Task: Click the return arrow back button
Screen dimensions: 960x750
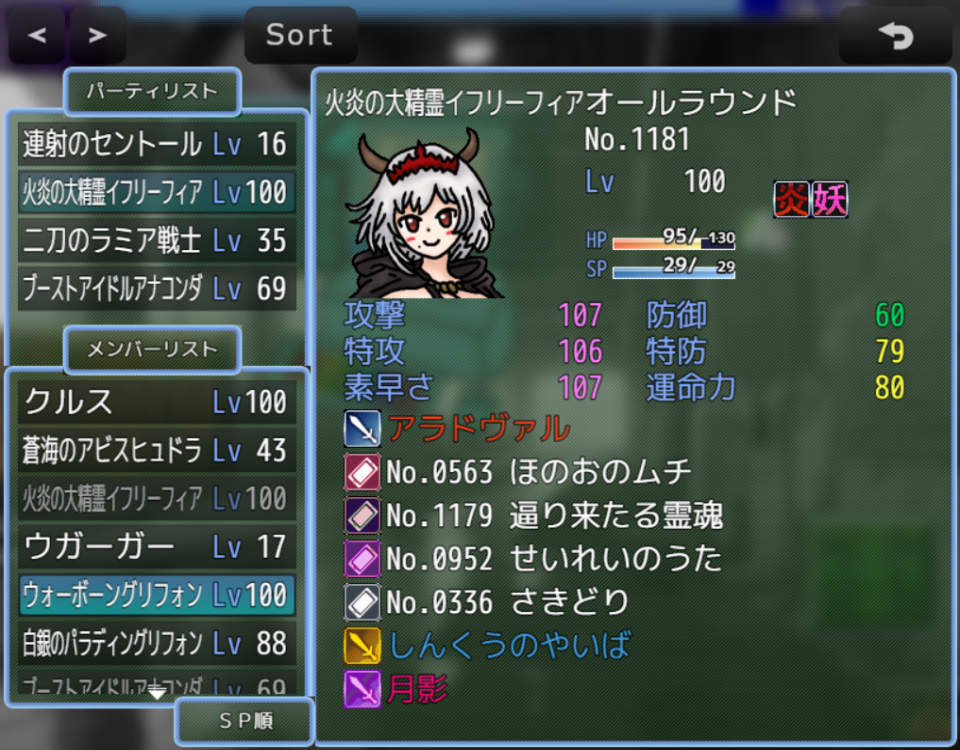Action: point(895,36)
